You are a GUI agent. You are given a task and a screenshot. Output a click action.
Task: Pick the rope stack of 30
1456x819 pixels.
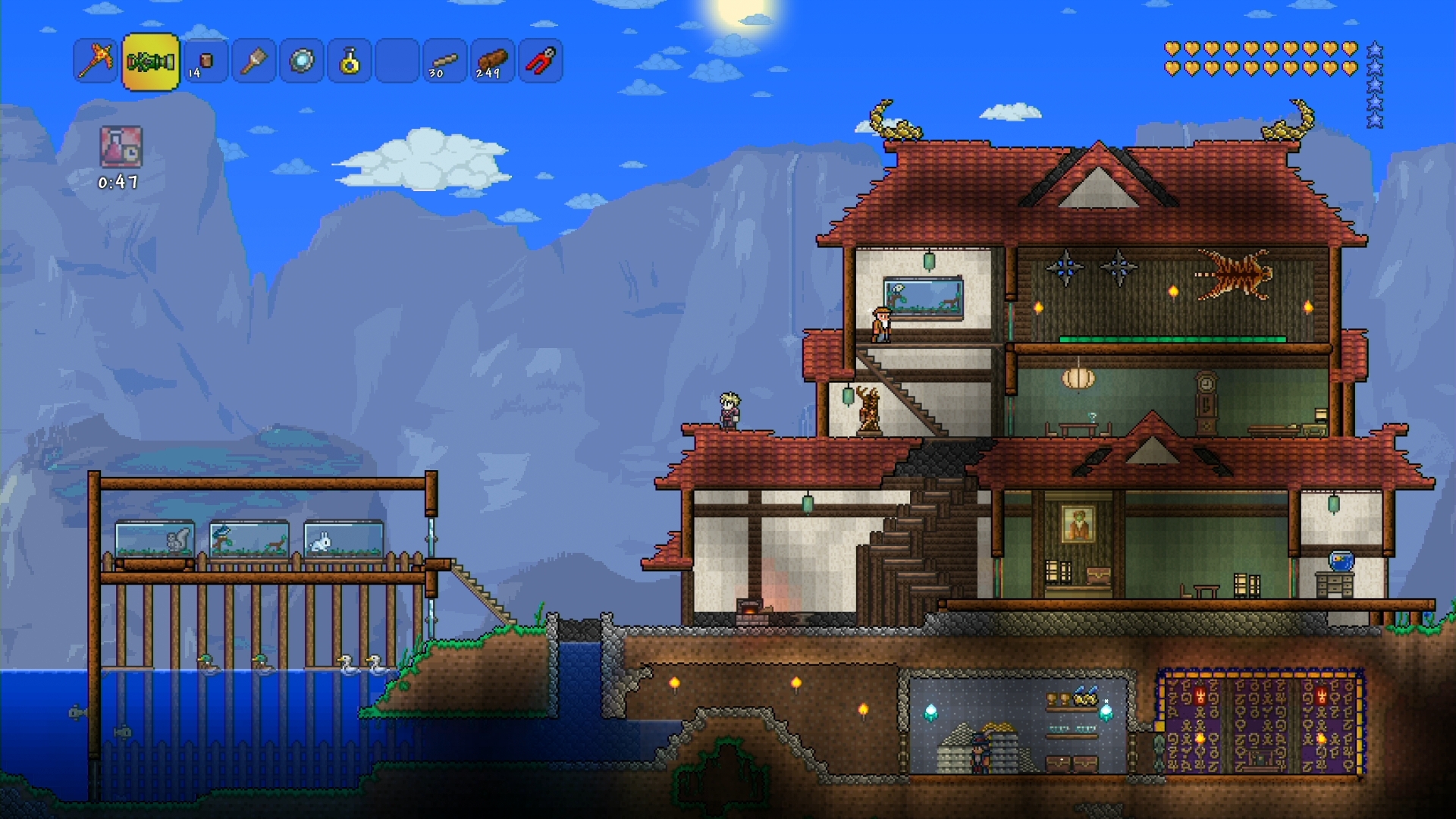click(444, 61)
